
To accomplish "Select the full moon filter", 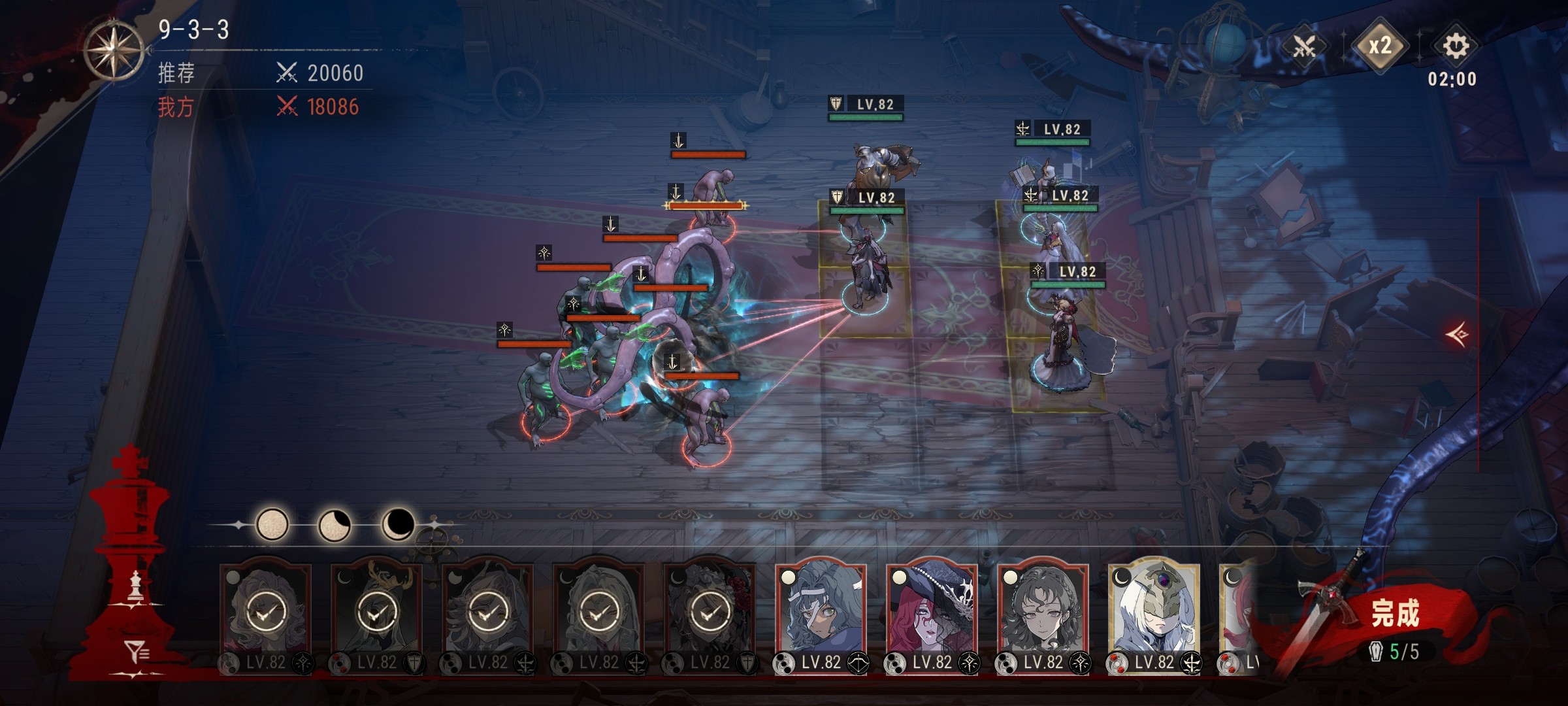I will click(x=272, y=524).
